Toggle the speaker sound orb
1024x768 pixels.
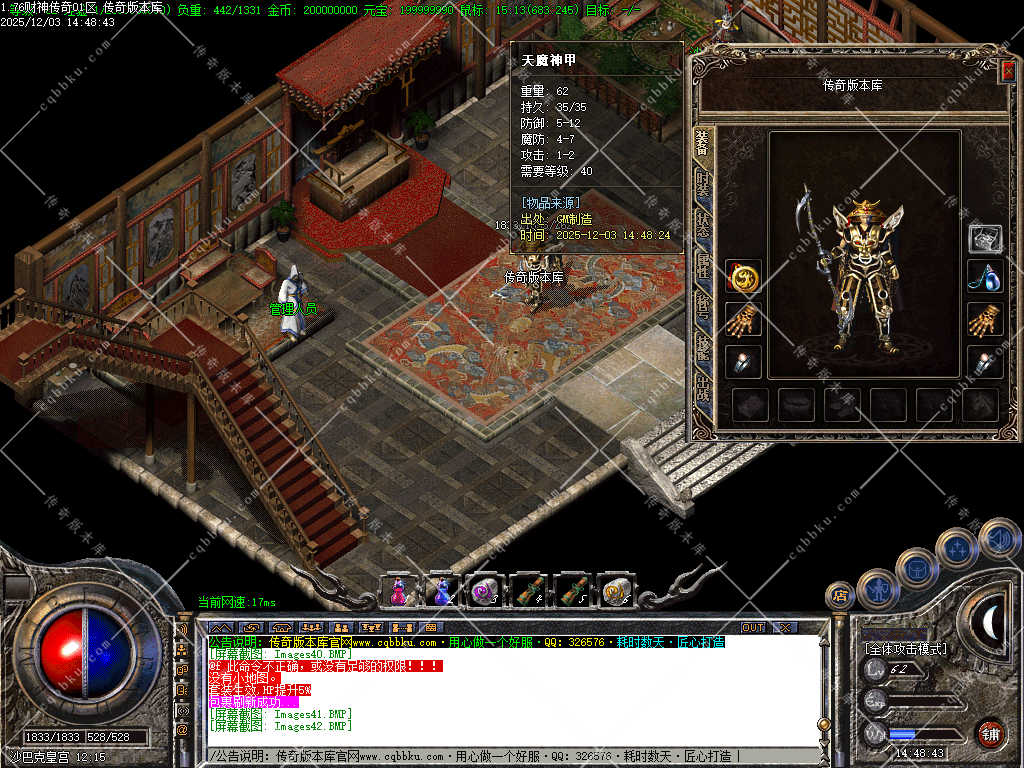click(998, 538)
